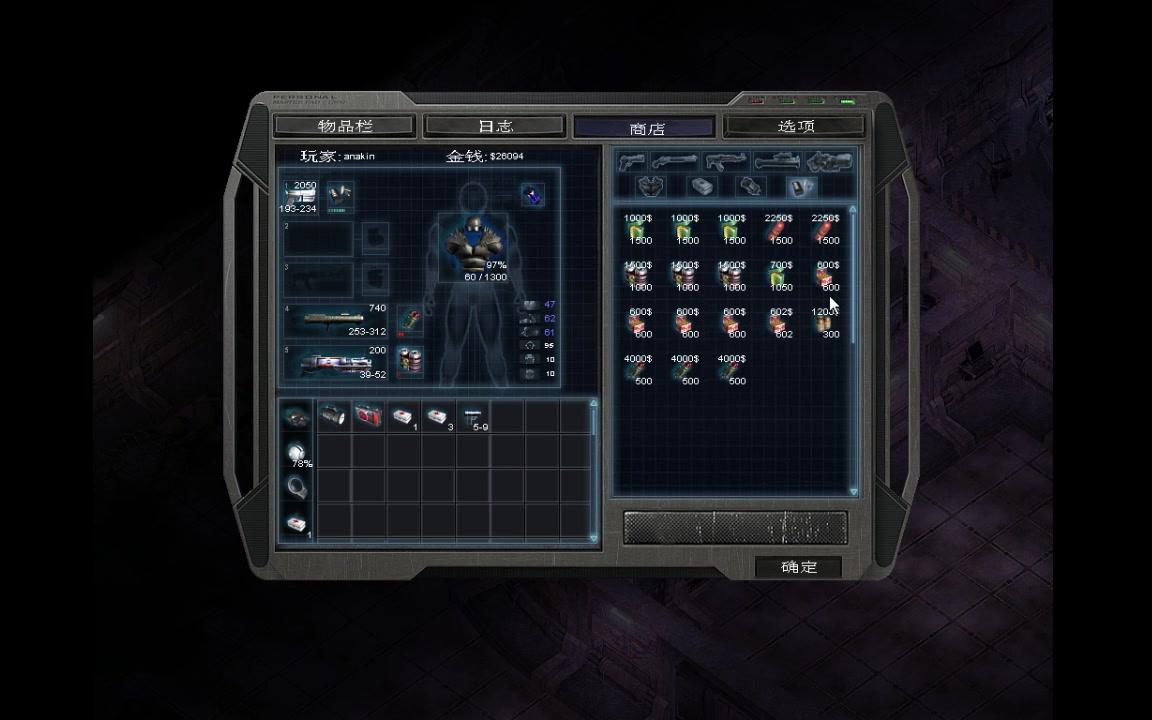Confirm with the 确定 button
Screen dimensions: 1152x720
pyautogui.click(x=798, y=567)
